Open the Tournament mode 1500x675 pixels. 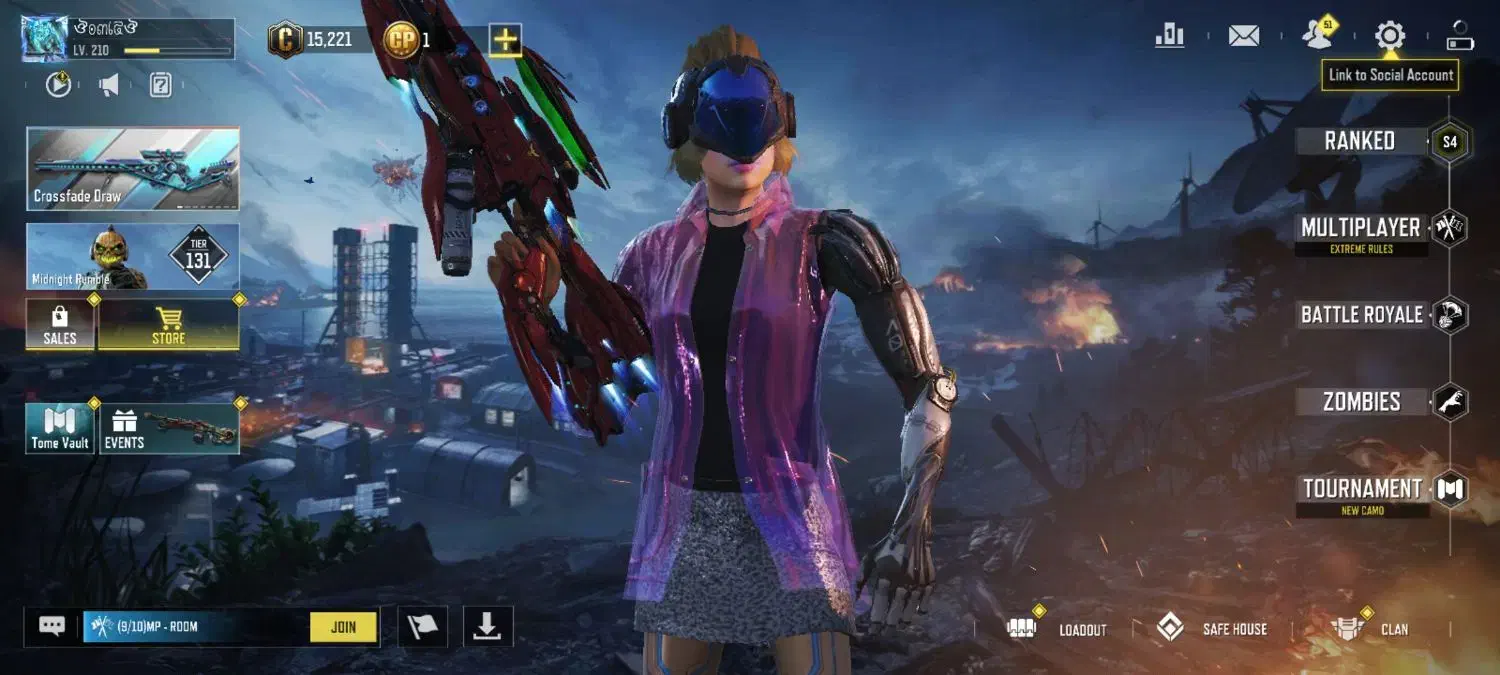click(1362, 489)
